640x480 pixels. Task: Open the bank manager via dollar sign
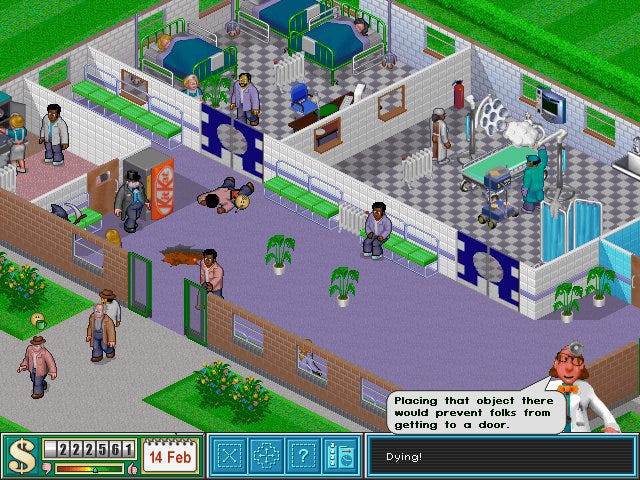tap(20, 456)
